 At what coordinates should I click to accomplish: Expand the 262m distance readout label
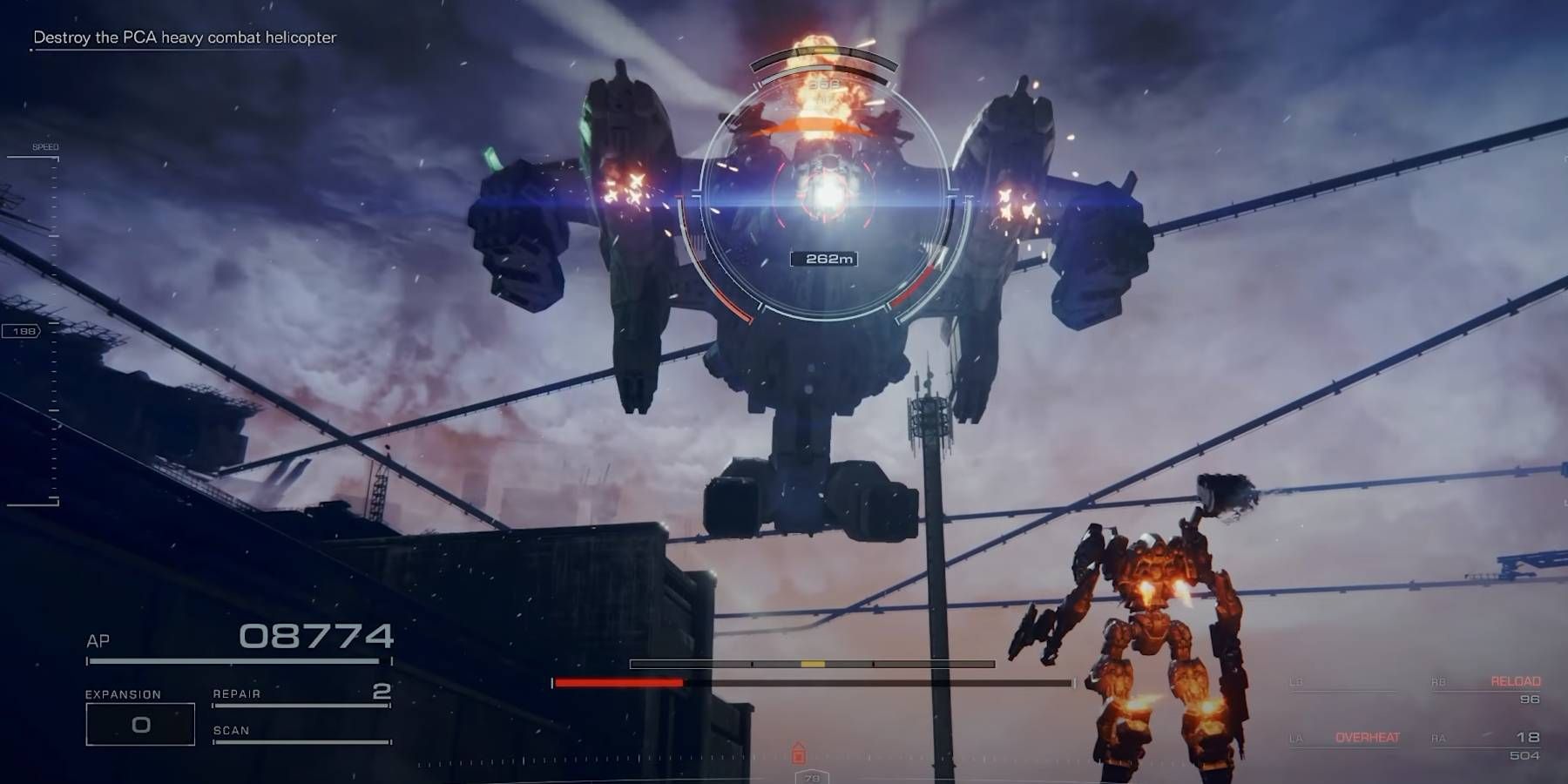(x=824, y=257)
